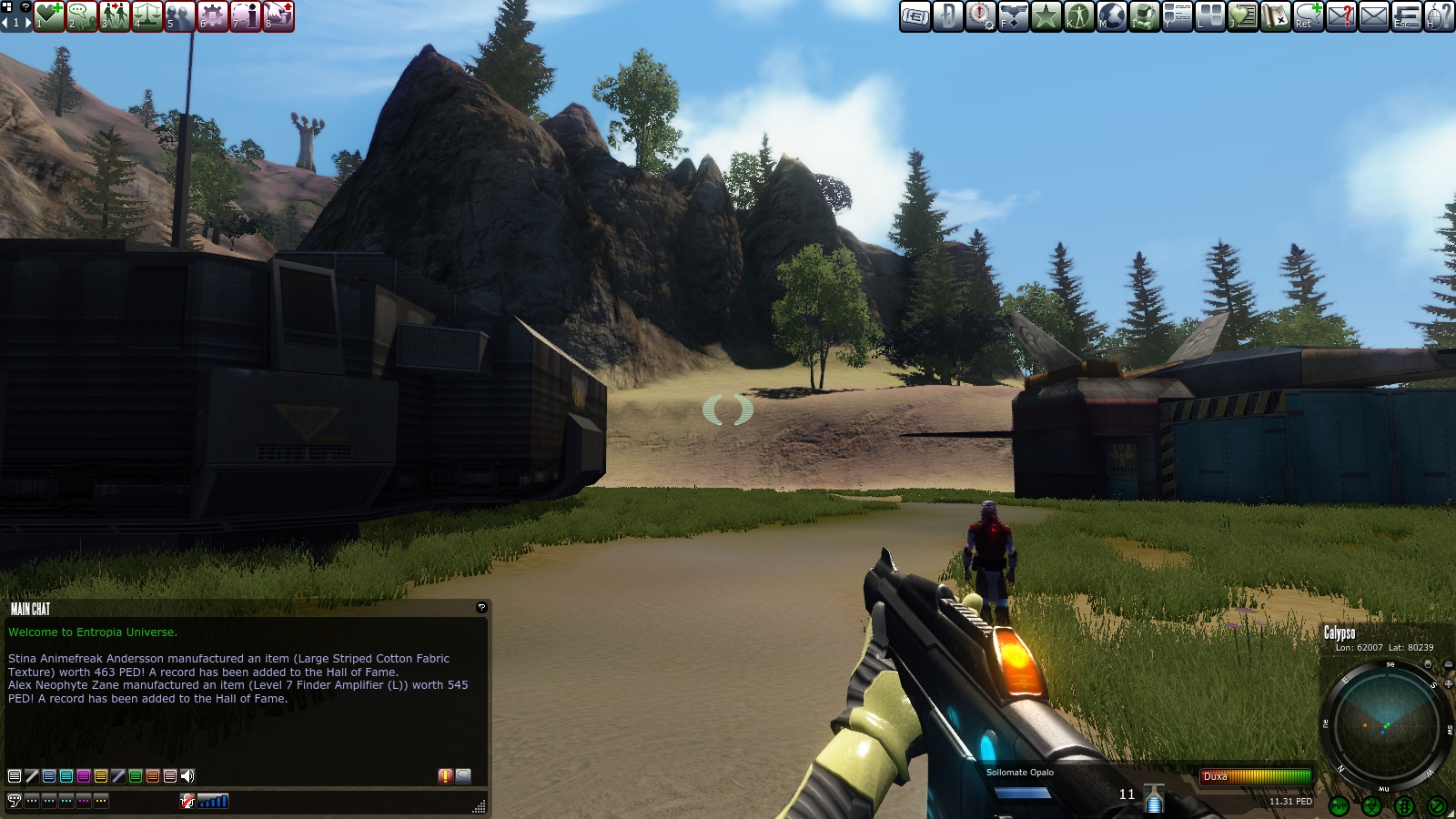Open the avatar icon labeled K

click(1077, 16)
